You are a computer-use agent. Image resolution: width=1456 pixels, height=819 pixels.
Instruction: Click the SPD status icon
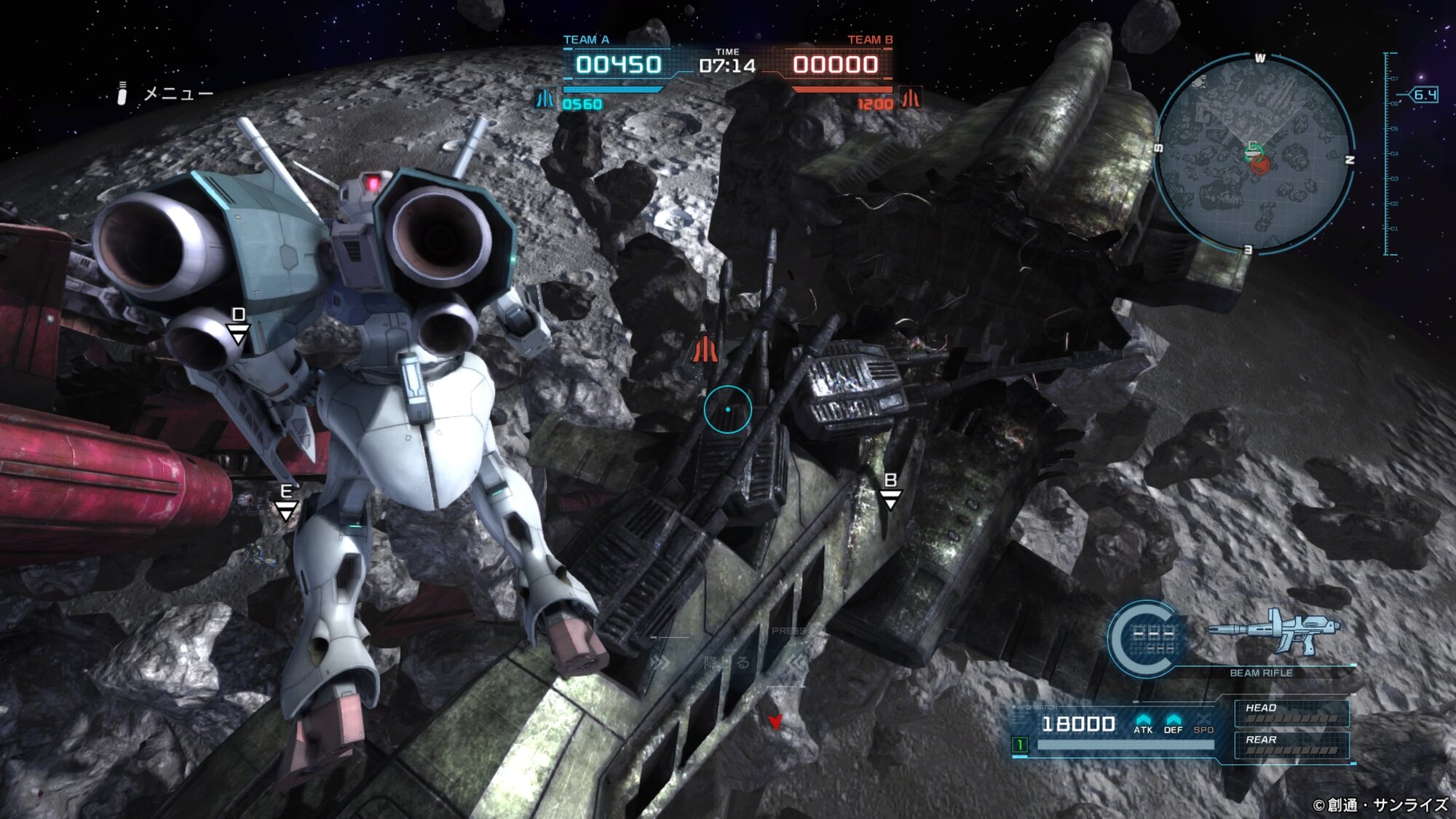pyautogui.click(x=1203, y=723)
